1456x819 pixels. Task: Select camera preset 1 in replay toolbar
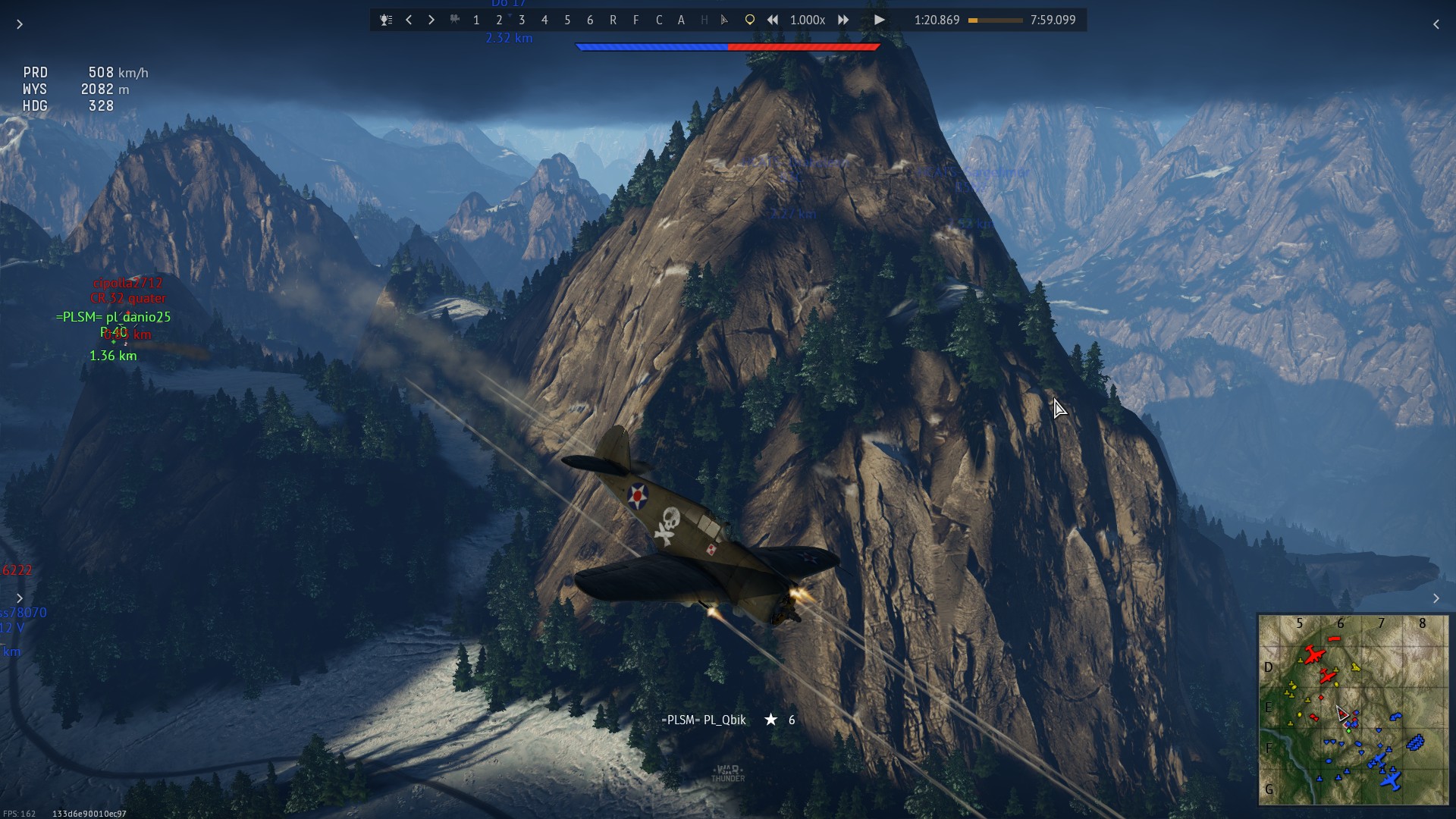[x=476, y=20]
